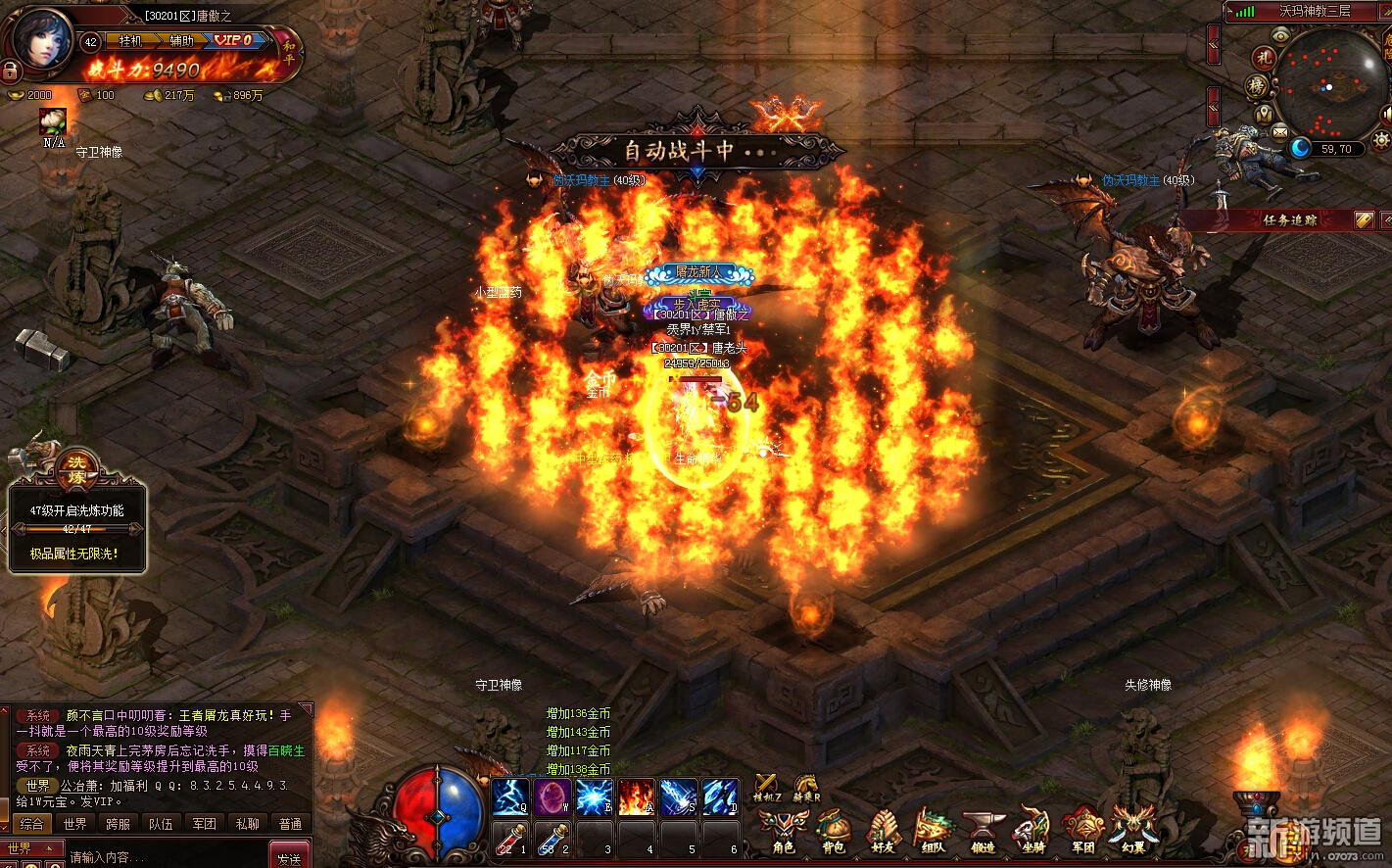Image resolution: width=1392 pixels, height=868 pixels.
Task: Click the chat message input field
Action: click(162, 858)
